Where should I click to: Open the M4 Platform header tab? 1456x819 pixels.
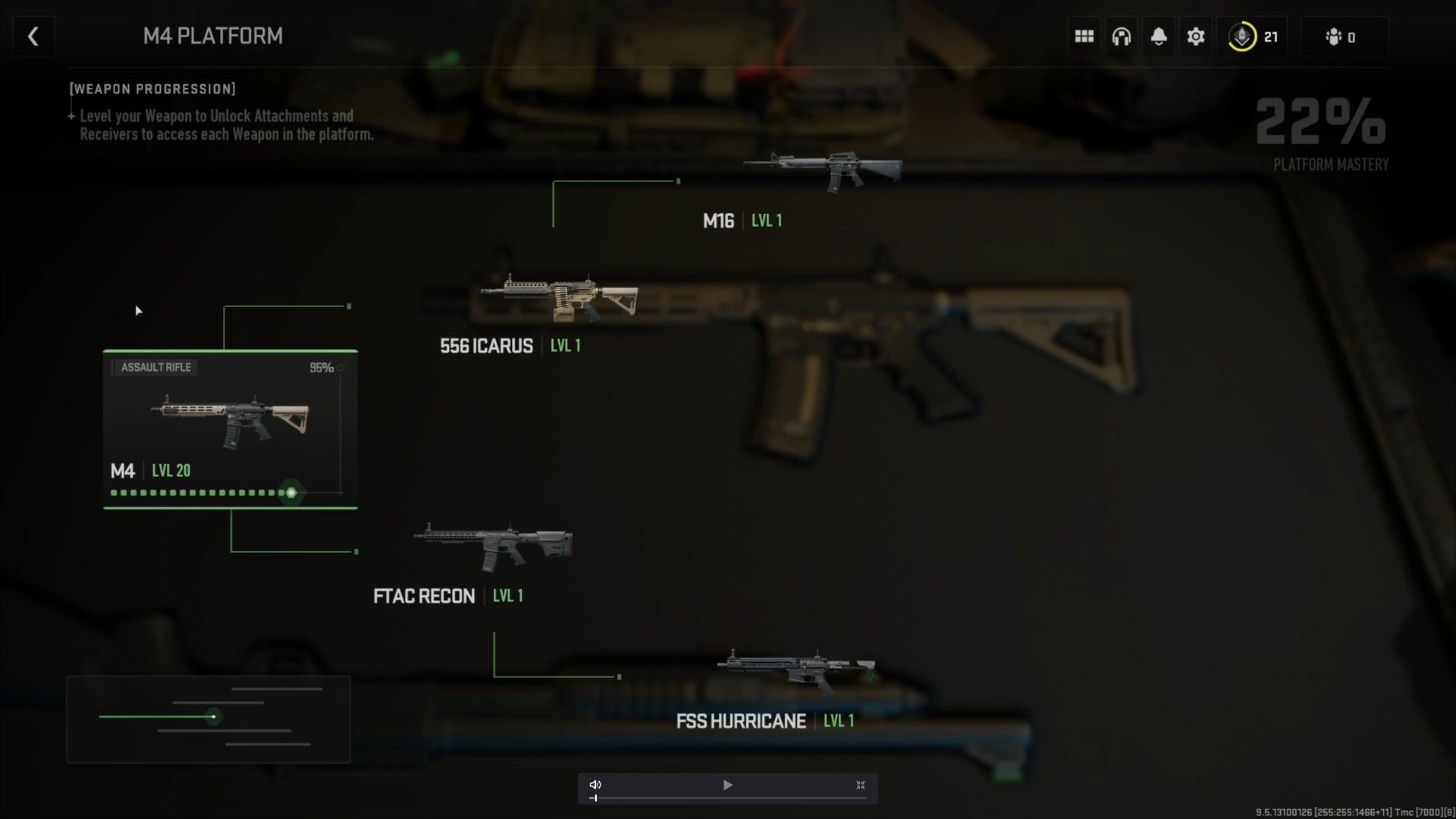click(213, 36)
